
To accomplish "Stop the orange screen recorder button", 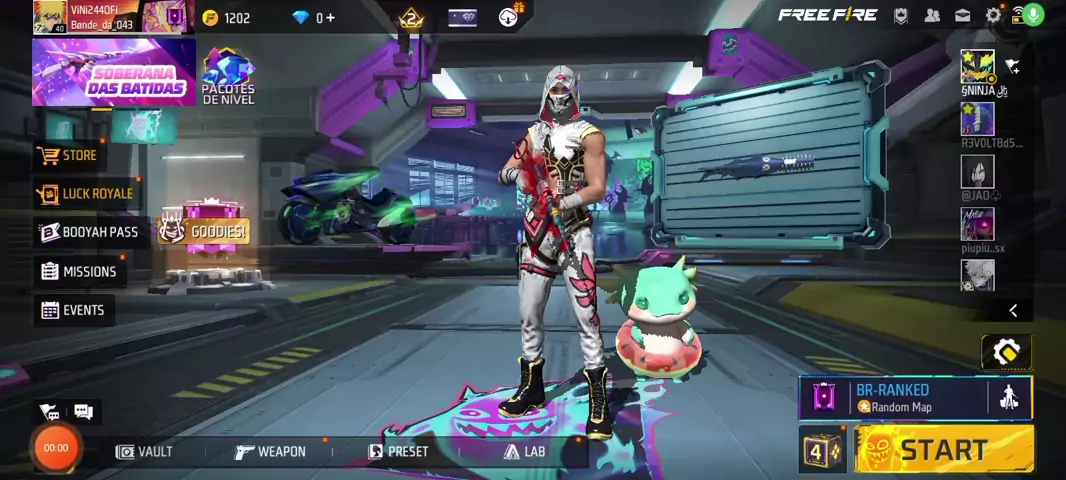I will click(56, 448).
